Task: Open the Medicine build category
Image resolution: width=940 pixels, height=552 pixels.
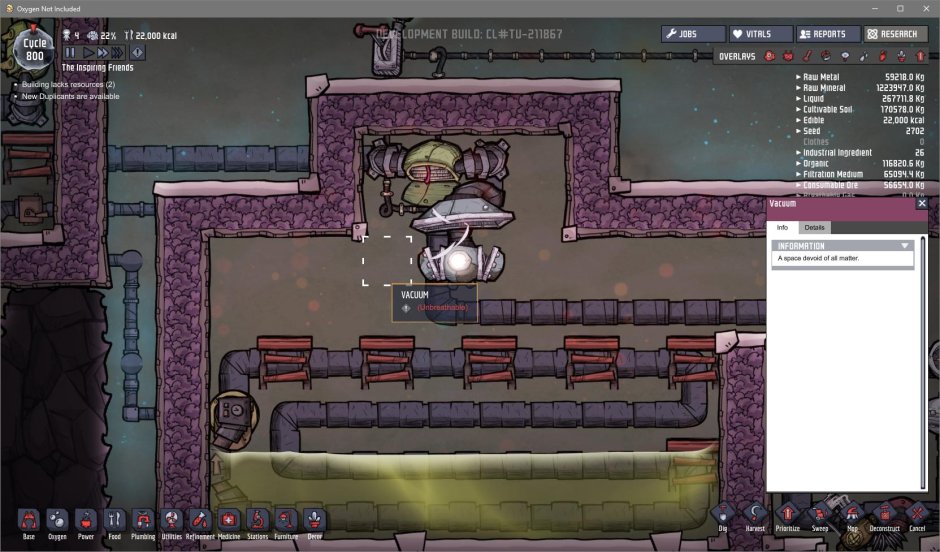Action: click(229, 521)
